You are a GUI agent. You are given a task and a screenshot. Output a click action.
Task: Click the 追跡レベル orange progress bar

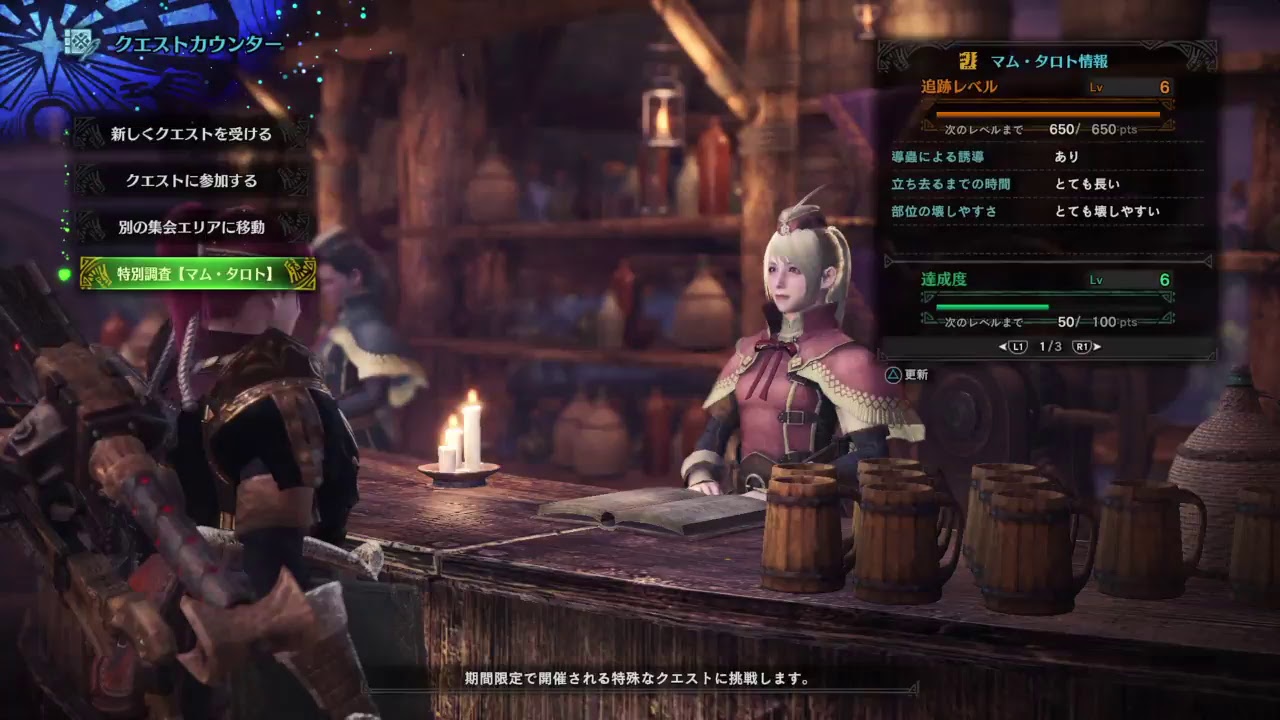[1045, 114]
